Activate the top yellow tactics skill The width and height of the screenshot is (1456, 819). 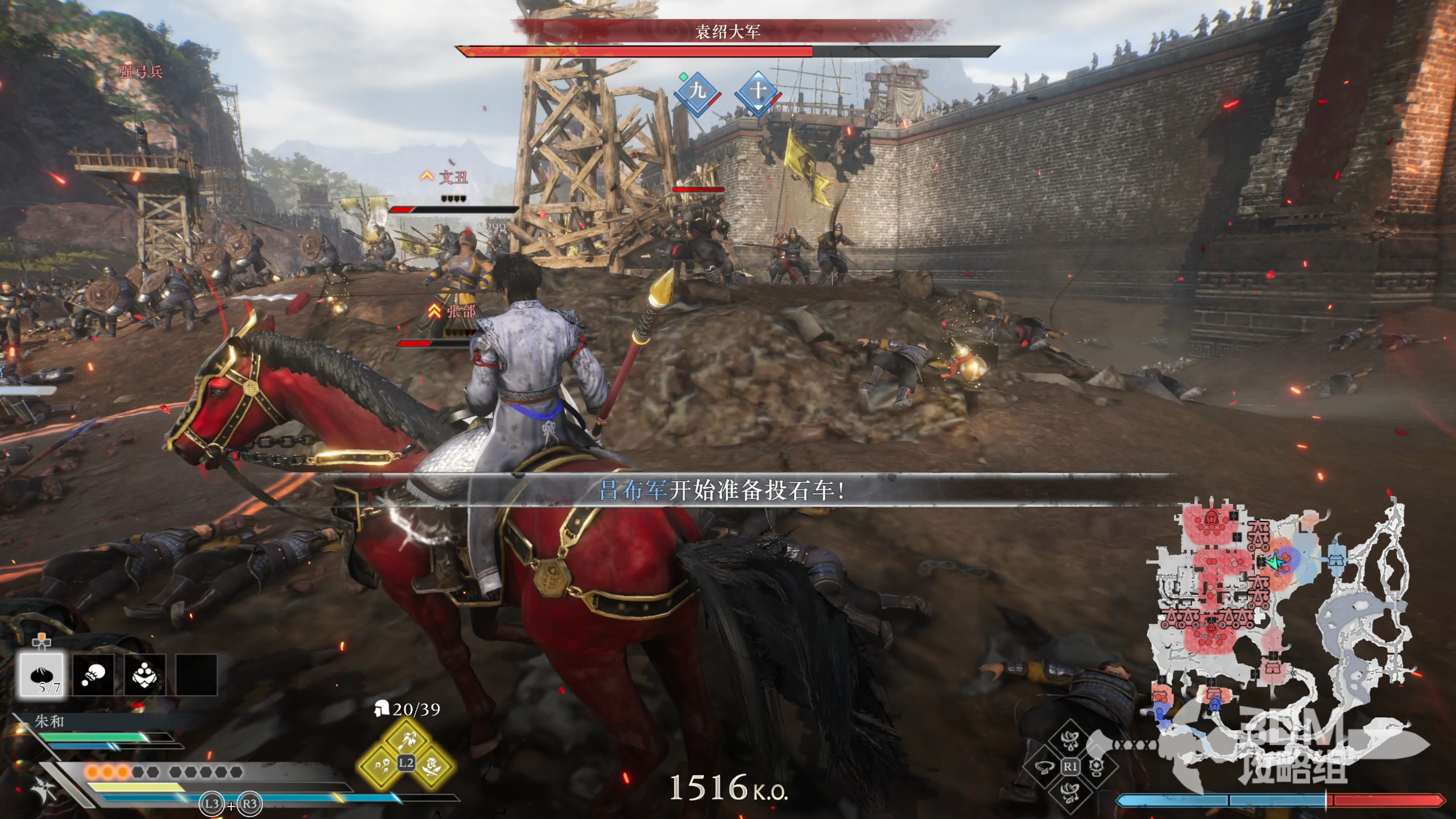coord(406,739)
